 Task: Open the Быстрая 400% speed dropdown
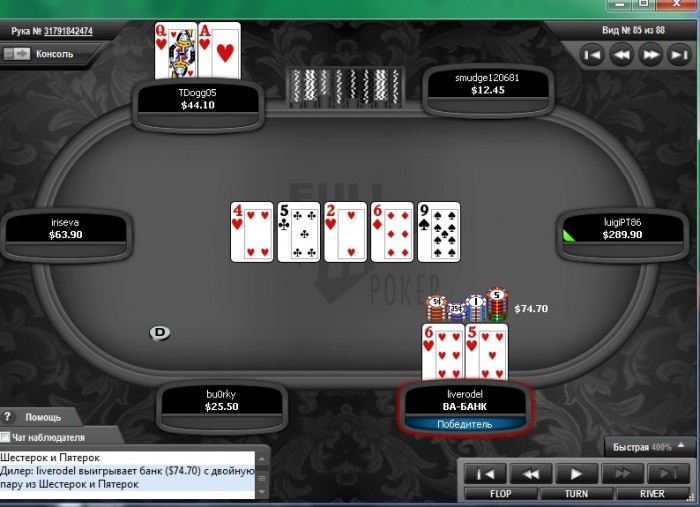[x=680, y=446]
